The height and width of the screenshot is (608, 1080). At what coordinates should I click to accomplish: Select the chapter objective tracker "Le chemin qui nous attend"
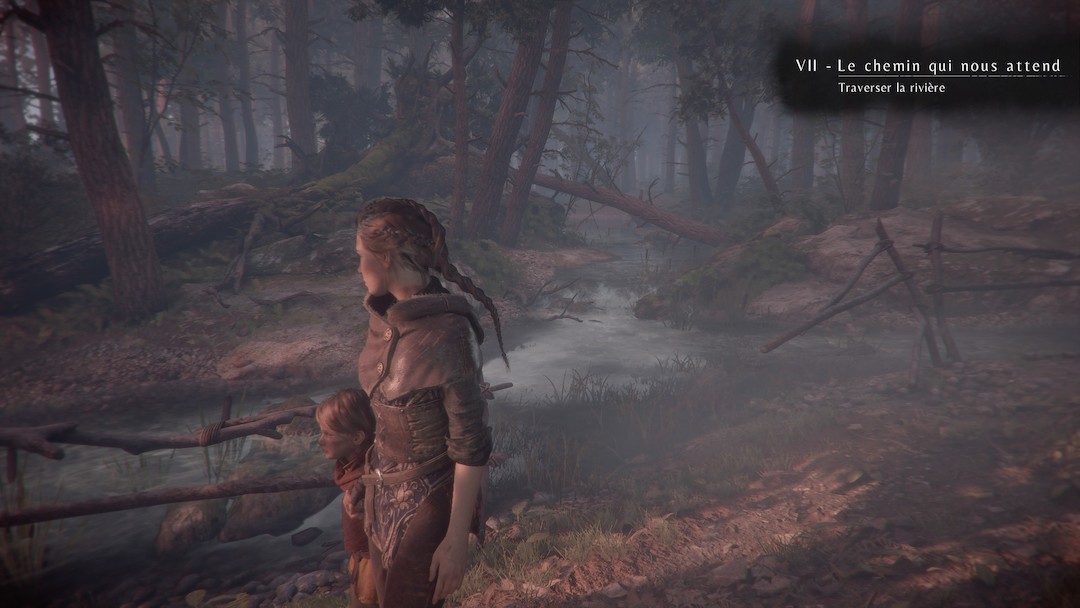(928, 67)
